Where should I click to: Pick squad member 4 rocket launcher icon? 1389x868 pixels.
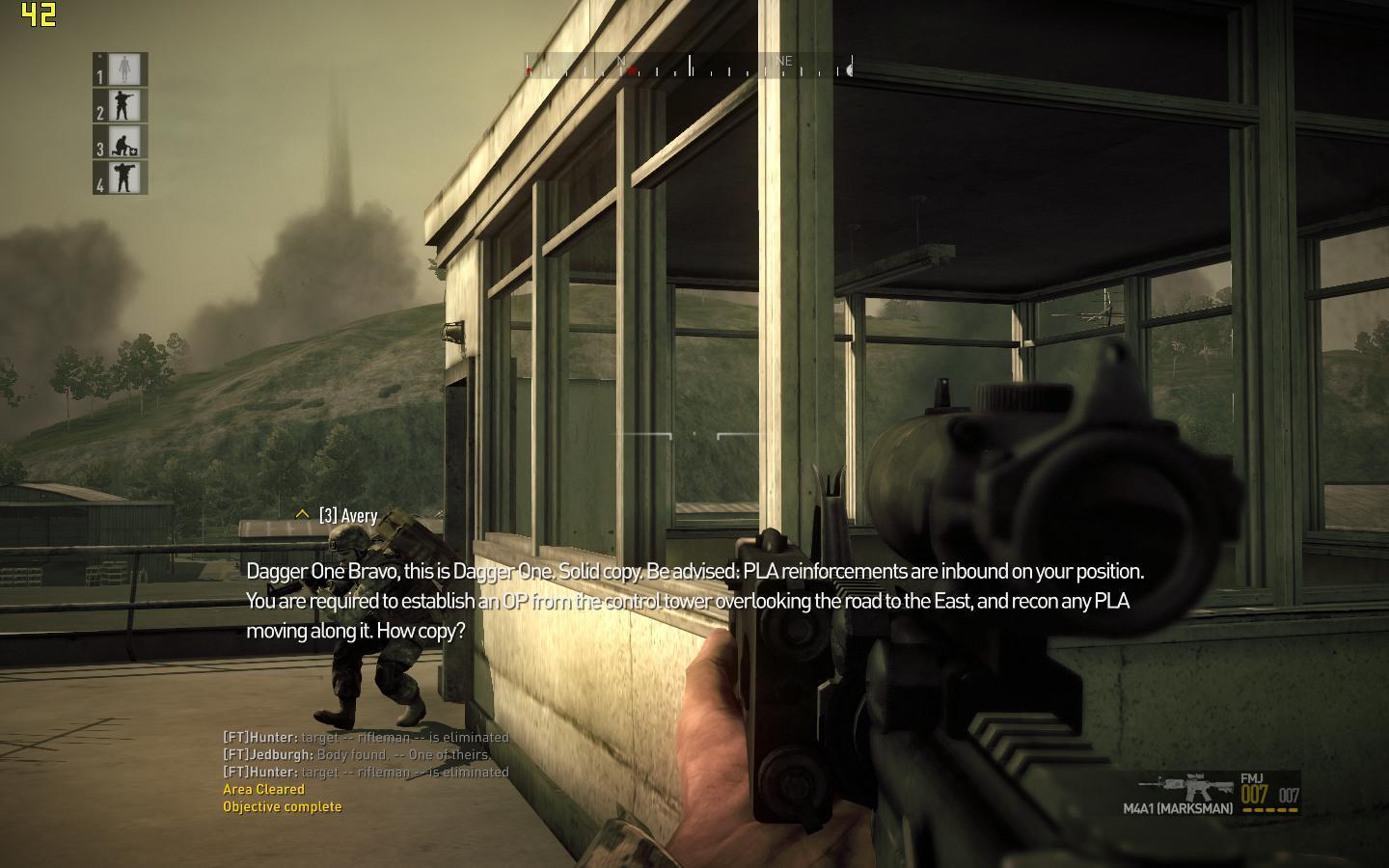125,178
